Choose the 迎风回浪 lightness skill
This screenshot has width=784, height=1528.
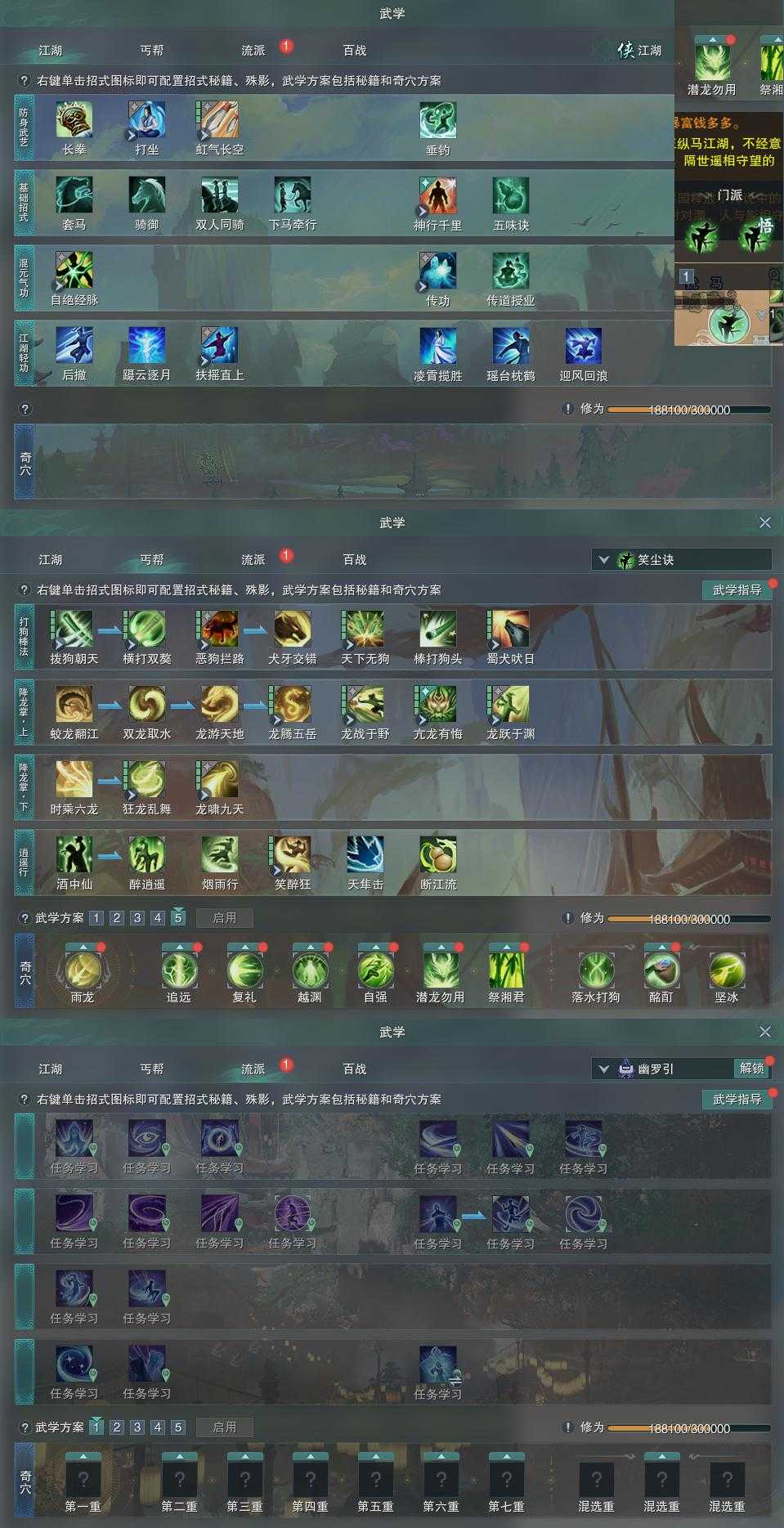(x=584, y=346)
